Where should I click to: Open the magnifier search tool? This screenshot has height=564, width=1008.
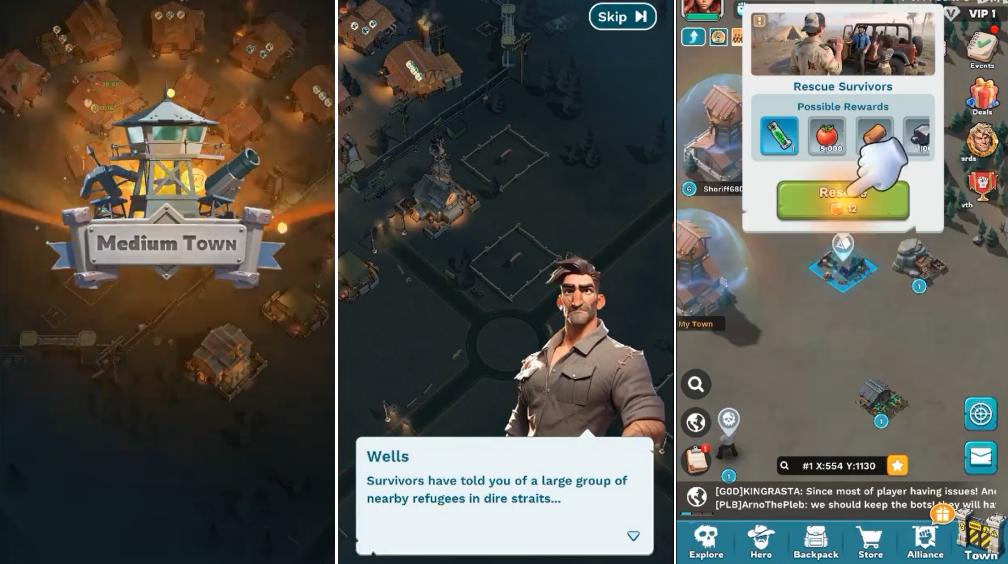[x=696, y=383]
